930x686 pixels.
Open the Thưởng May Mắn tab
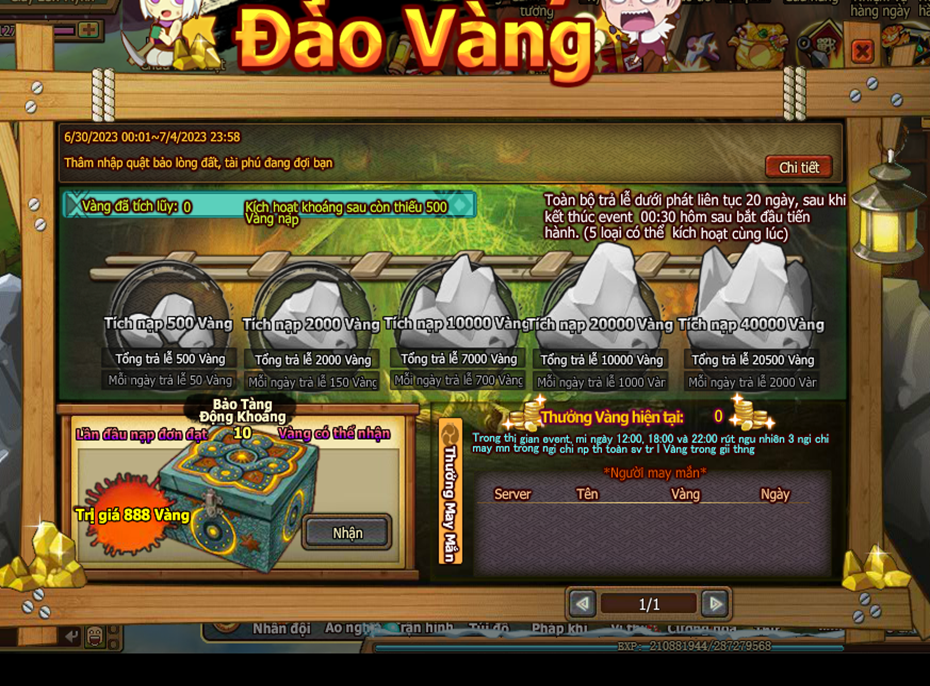tap(450, 491)
